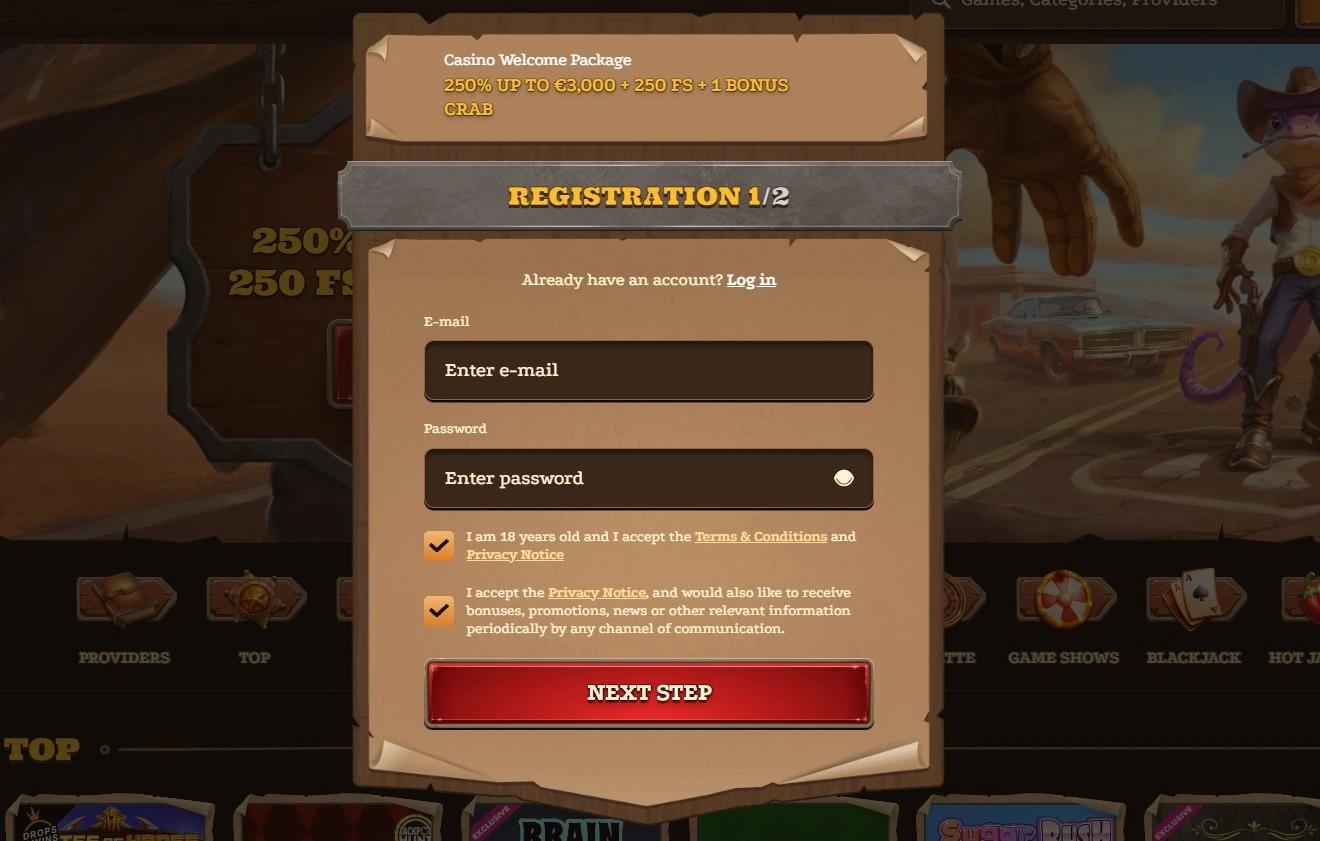View the Privacy Notice link
This screenshot has height=841, width=1320.
coord(515,554)
